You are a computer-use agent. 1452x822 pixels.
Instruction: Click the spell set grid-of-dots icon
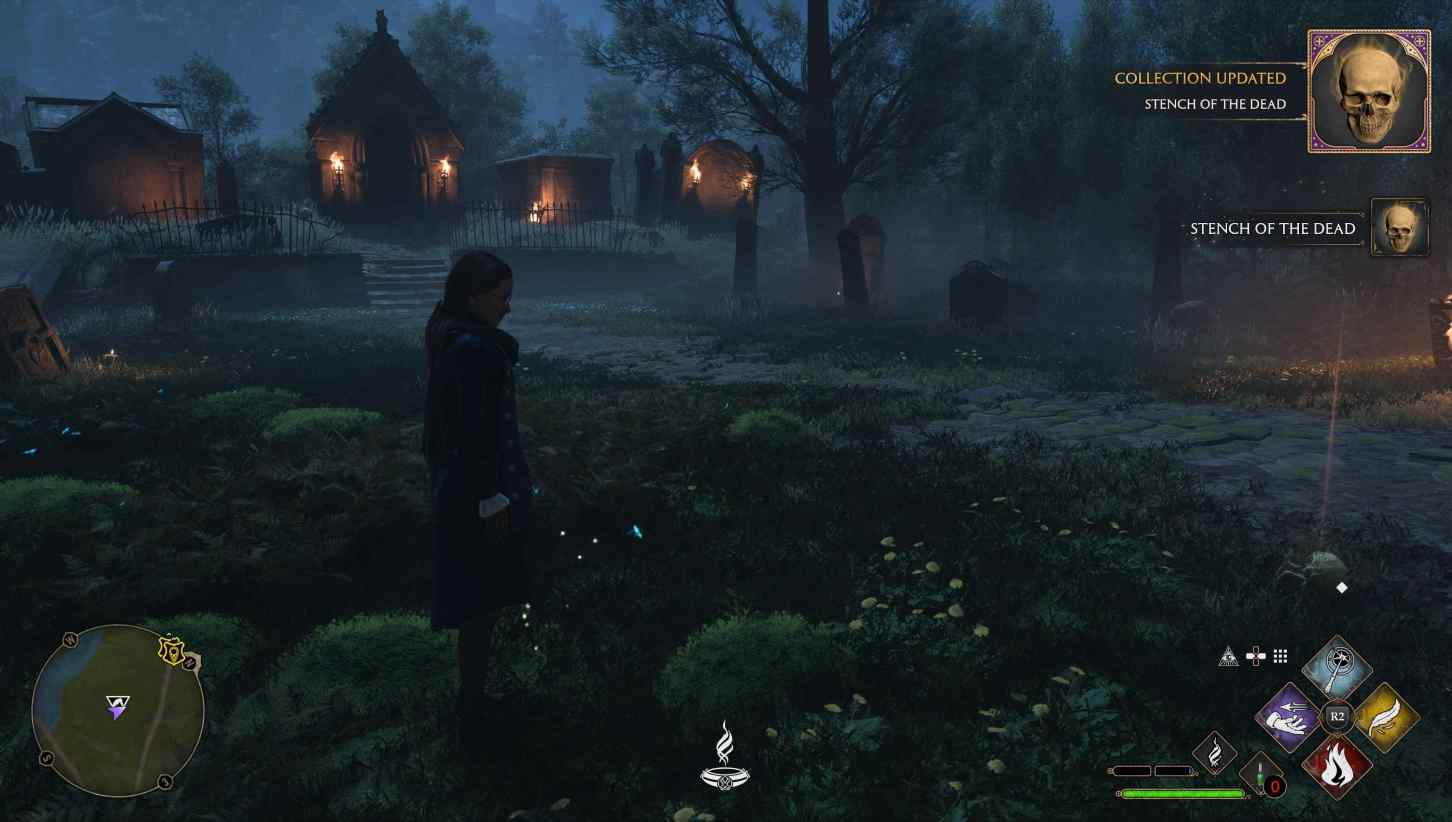1280,655
